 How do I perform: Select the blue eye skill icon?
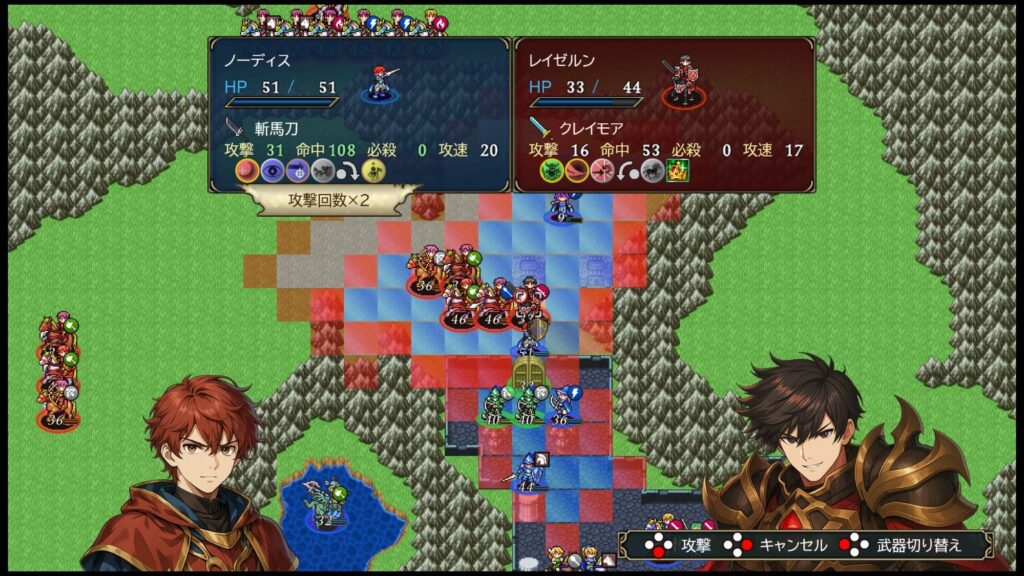272,170
